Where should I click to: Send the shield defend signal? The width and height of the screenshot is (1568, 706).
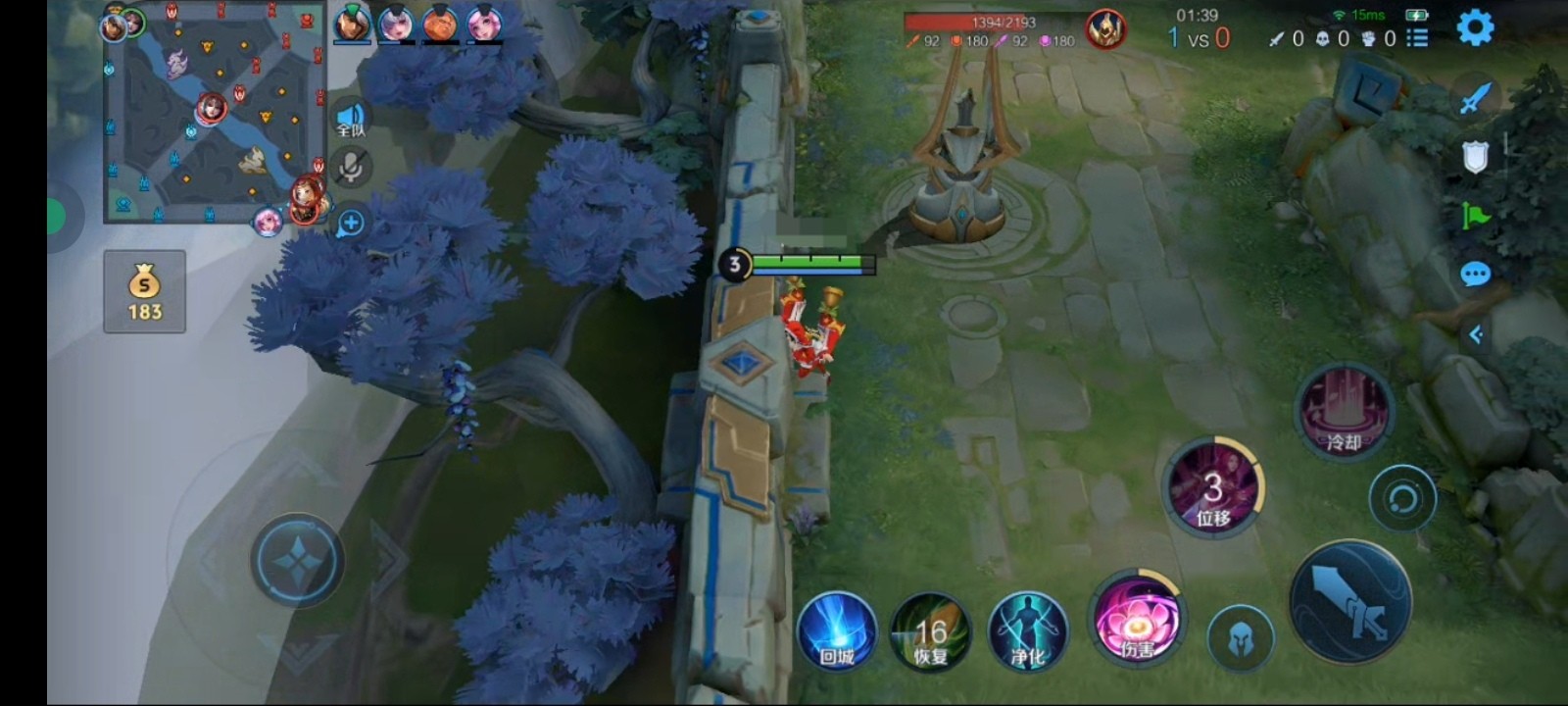[x=1475, y=157]
